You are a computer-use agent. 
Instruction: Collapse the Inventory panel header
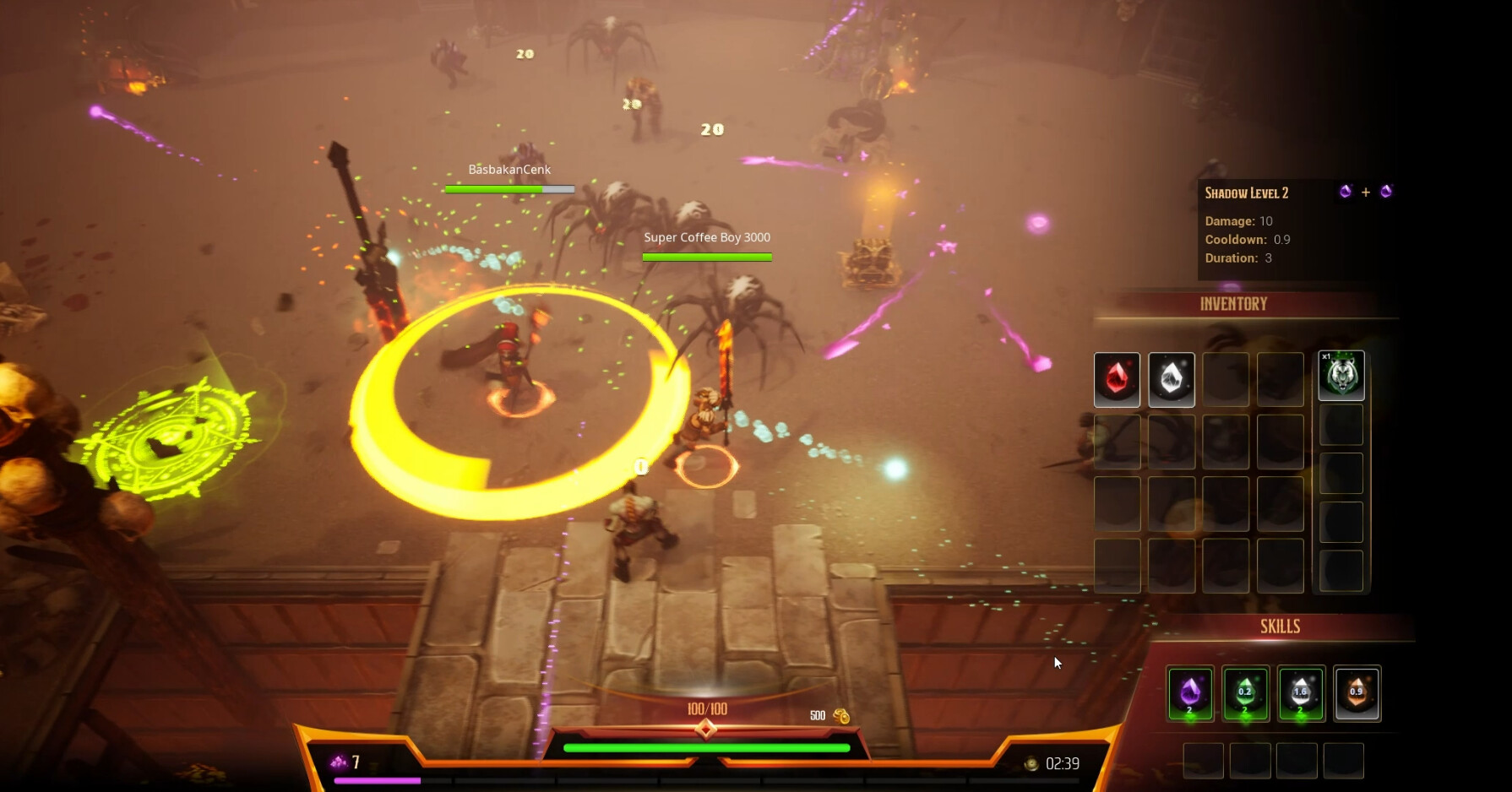click(x=1236, y=303)
